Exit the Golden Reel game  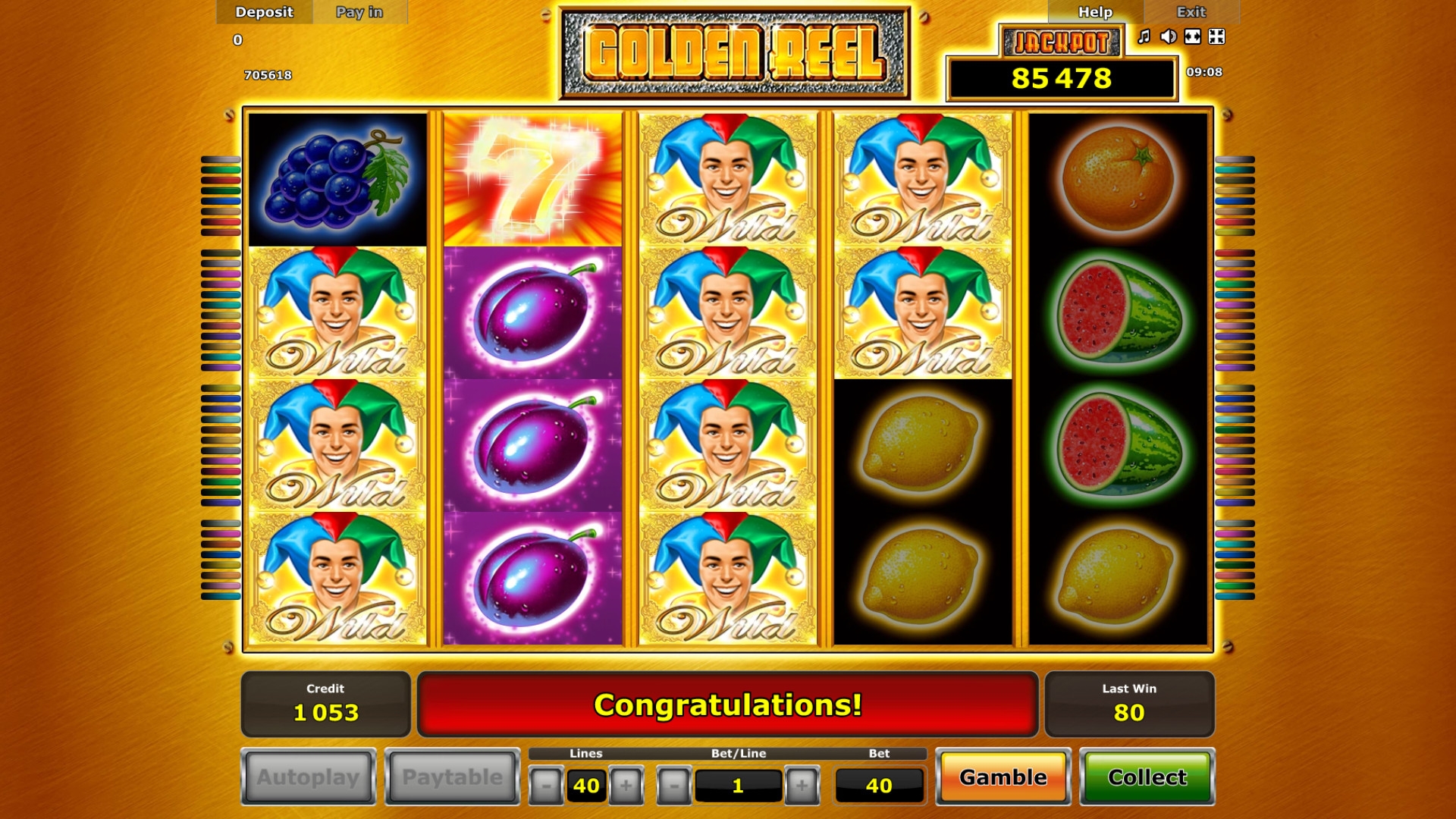(1191, 12)
